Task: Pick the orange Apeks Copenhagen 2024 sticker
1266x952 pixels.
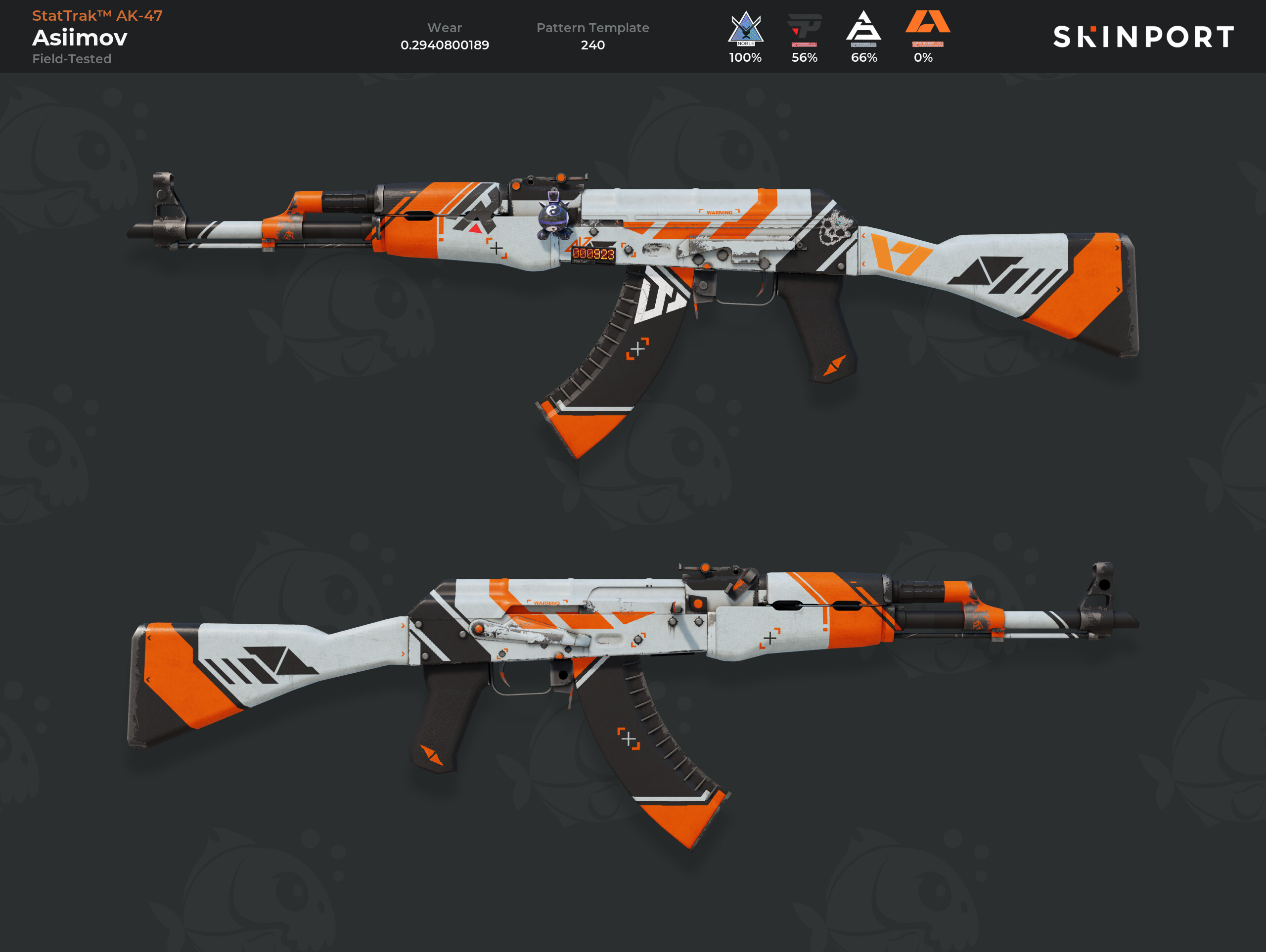Action: pos(927,27)
